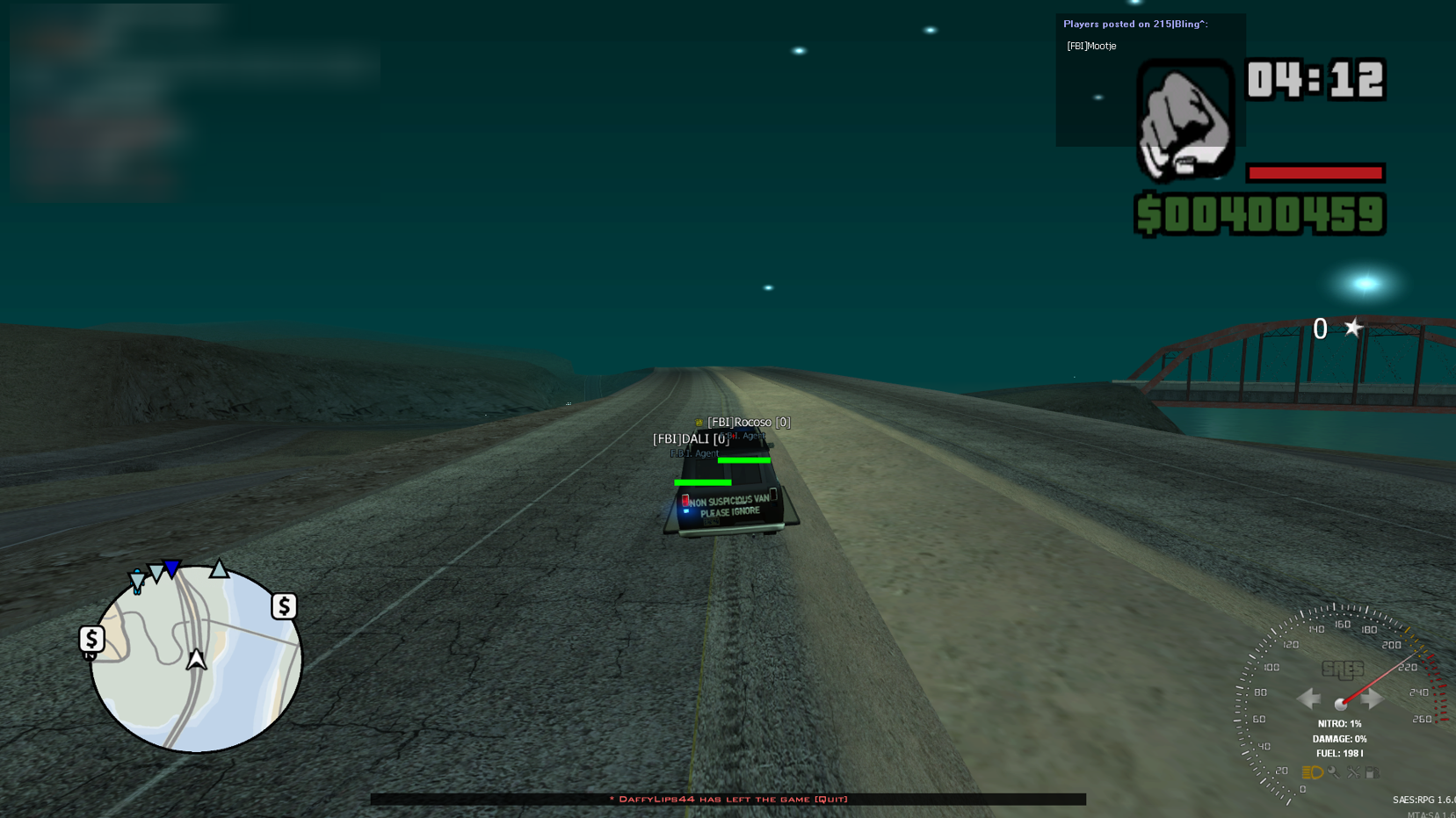Toggle the yellow headlights indicator icon

click(x=1312, y=772)
